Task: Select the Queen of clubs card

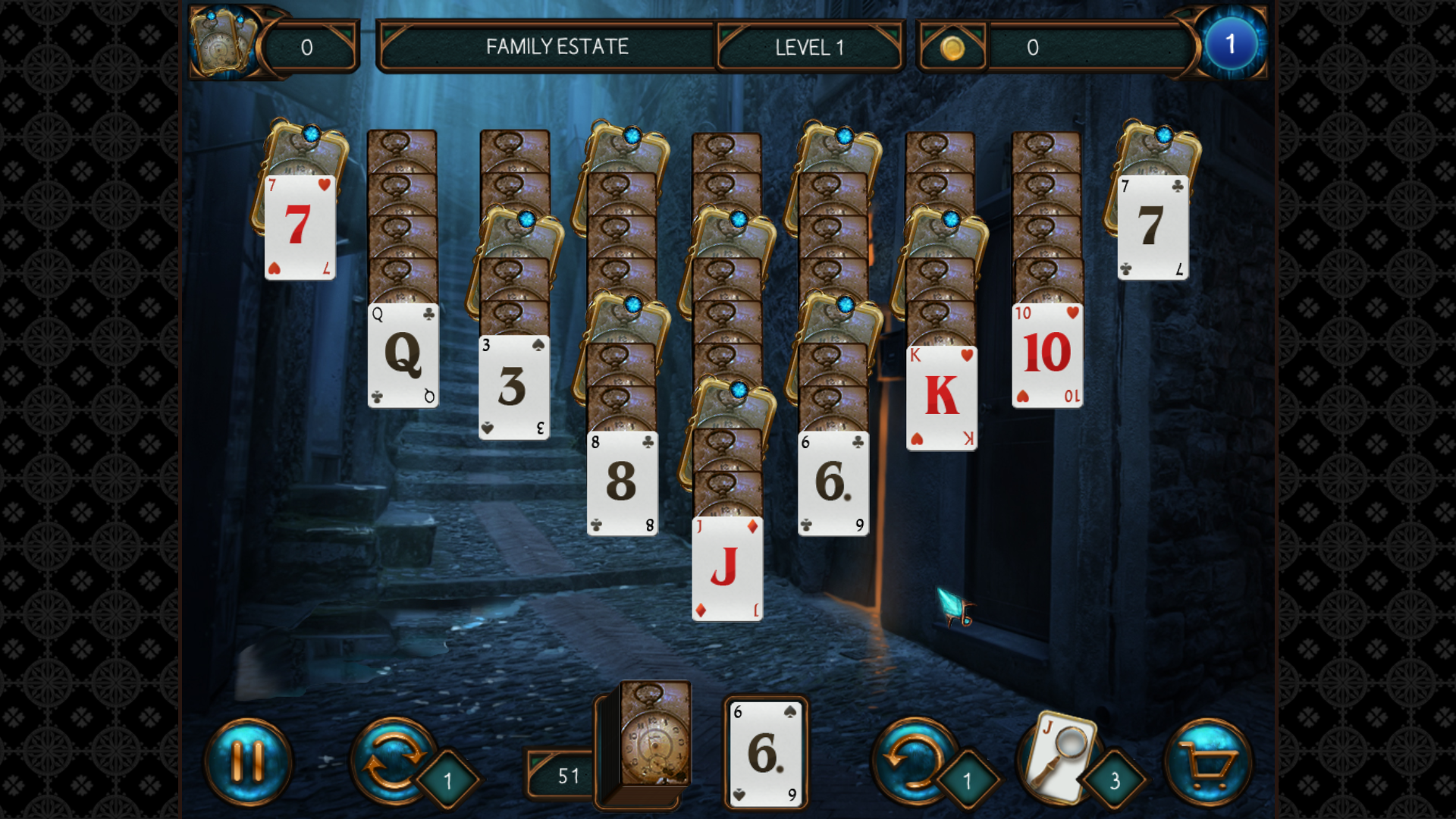Action: tap(402, 356)
